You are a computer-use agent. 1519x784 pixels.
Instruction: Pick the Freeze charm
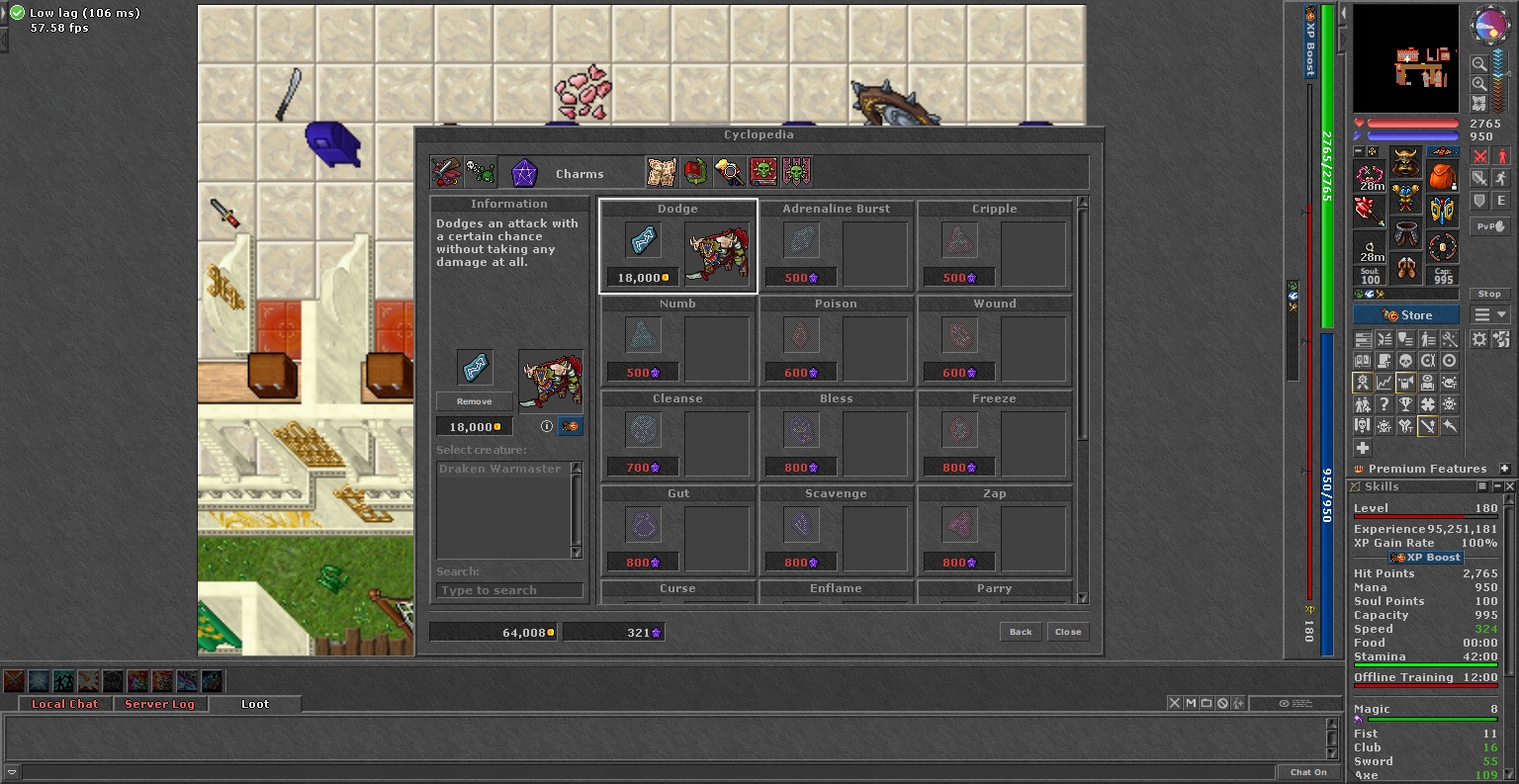point(995,436)
